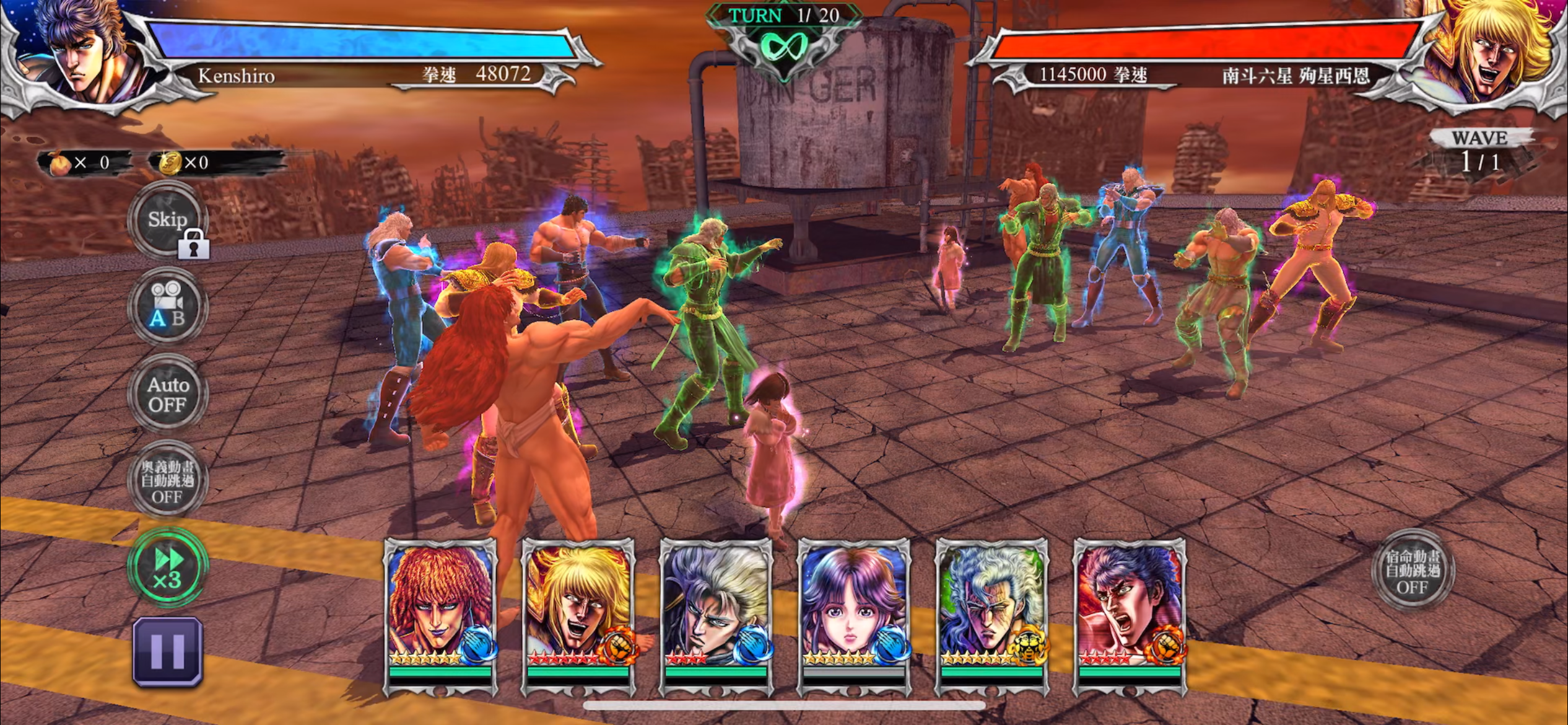Tap the locked Skip button
Screen dimensions: 1568x725
[167, 220]
